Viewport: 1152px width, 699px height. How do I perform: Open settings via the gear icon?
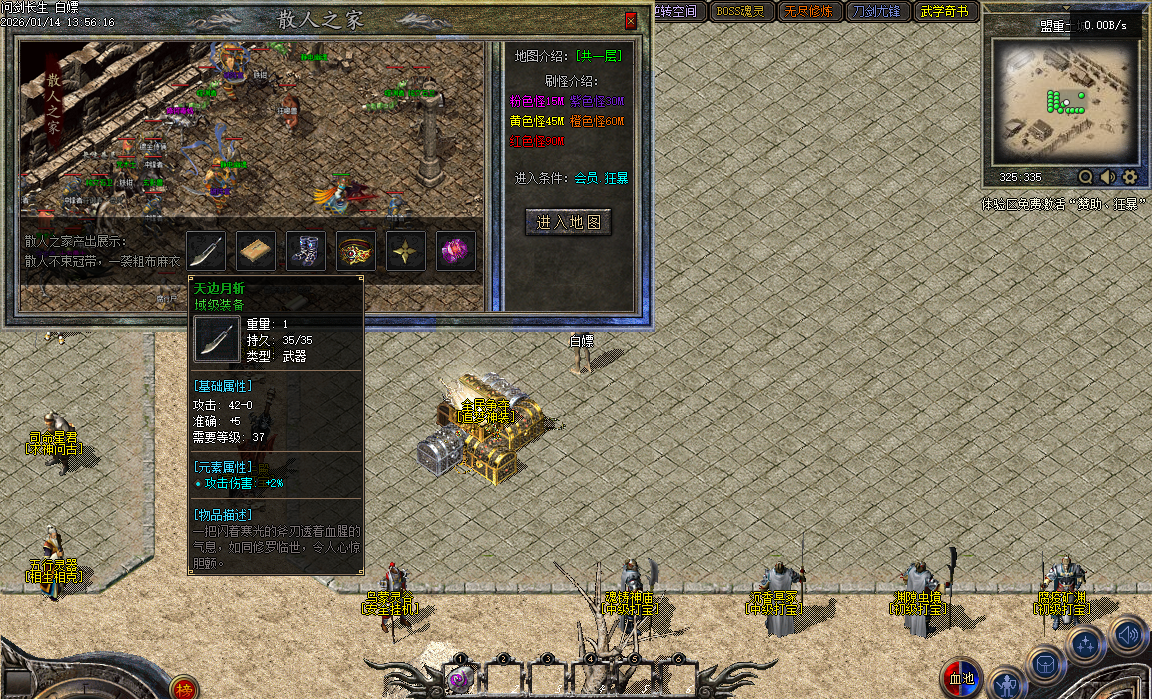click(x=1130, y=177)
